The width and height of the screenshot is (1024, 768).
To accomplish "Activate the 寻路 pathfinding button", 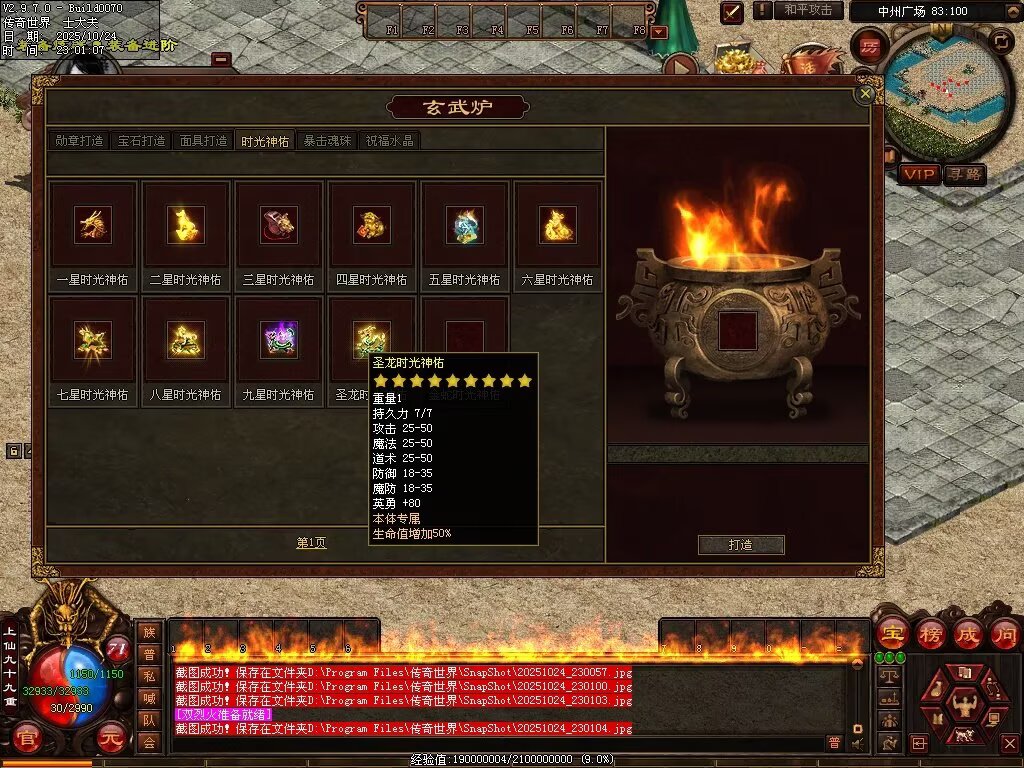I will (x=964, y=174).
